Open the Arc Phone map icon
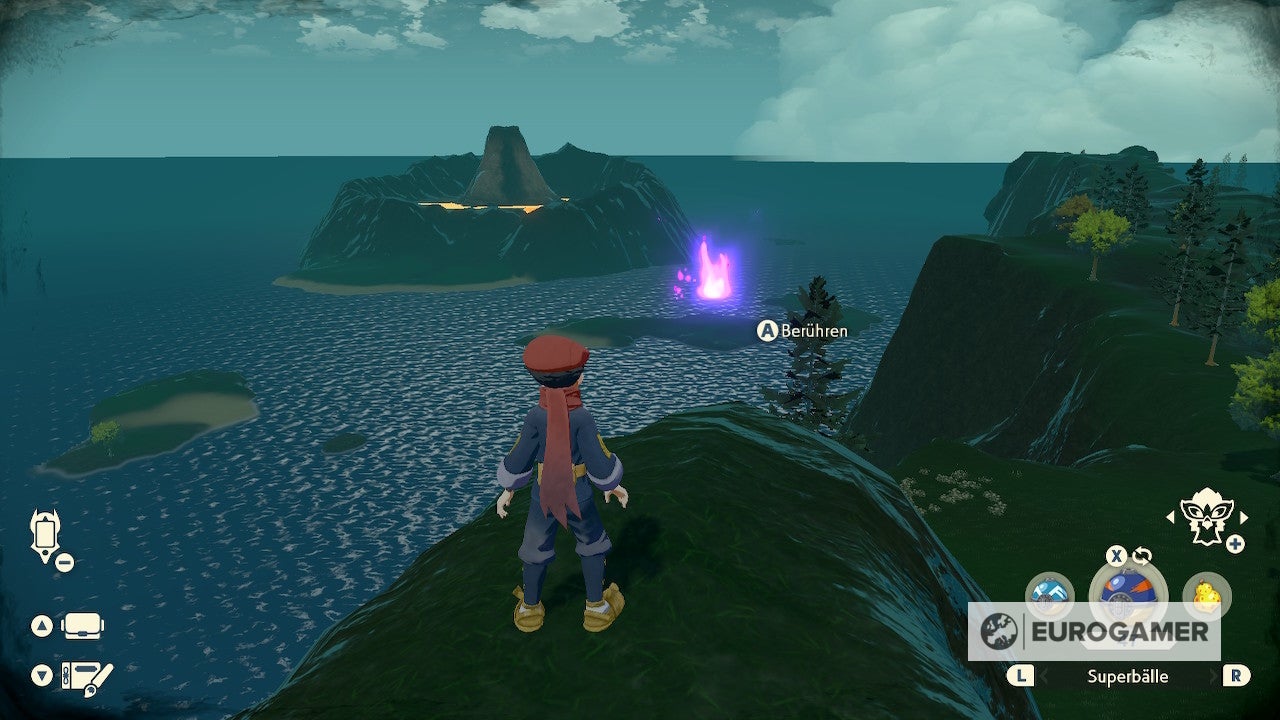Screen dimensions: 1280x720 [44, 534]
